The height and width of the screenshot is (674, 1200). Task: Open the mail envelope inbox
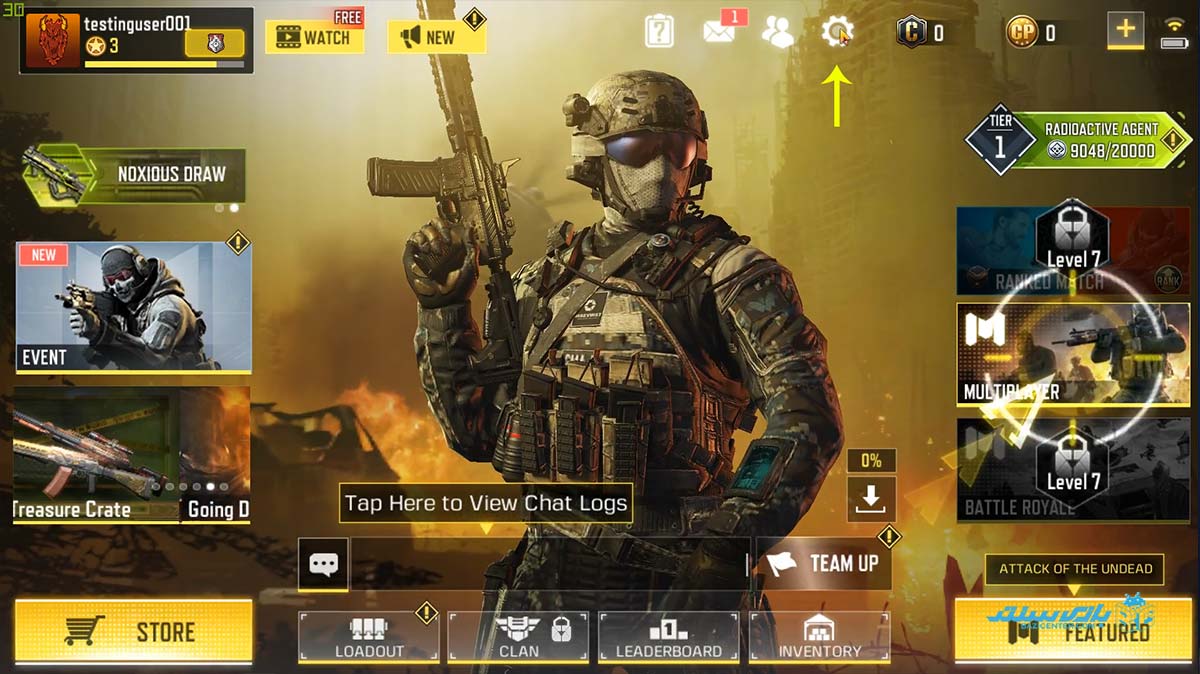pos(719,32)
